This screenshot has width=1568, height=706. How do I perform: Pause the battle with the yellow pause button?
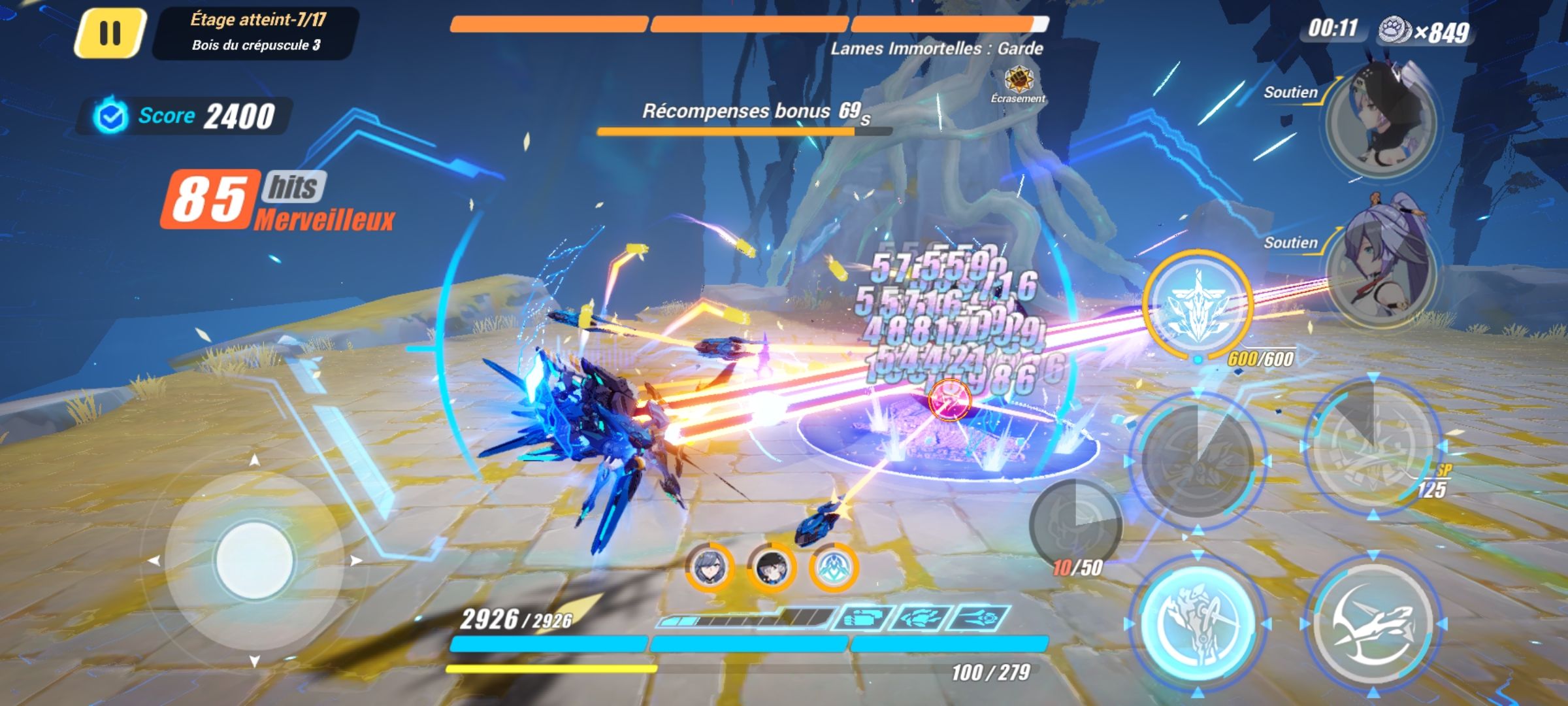[112, 31]
